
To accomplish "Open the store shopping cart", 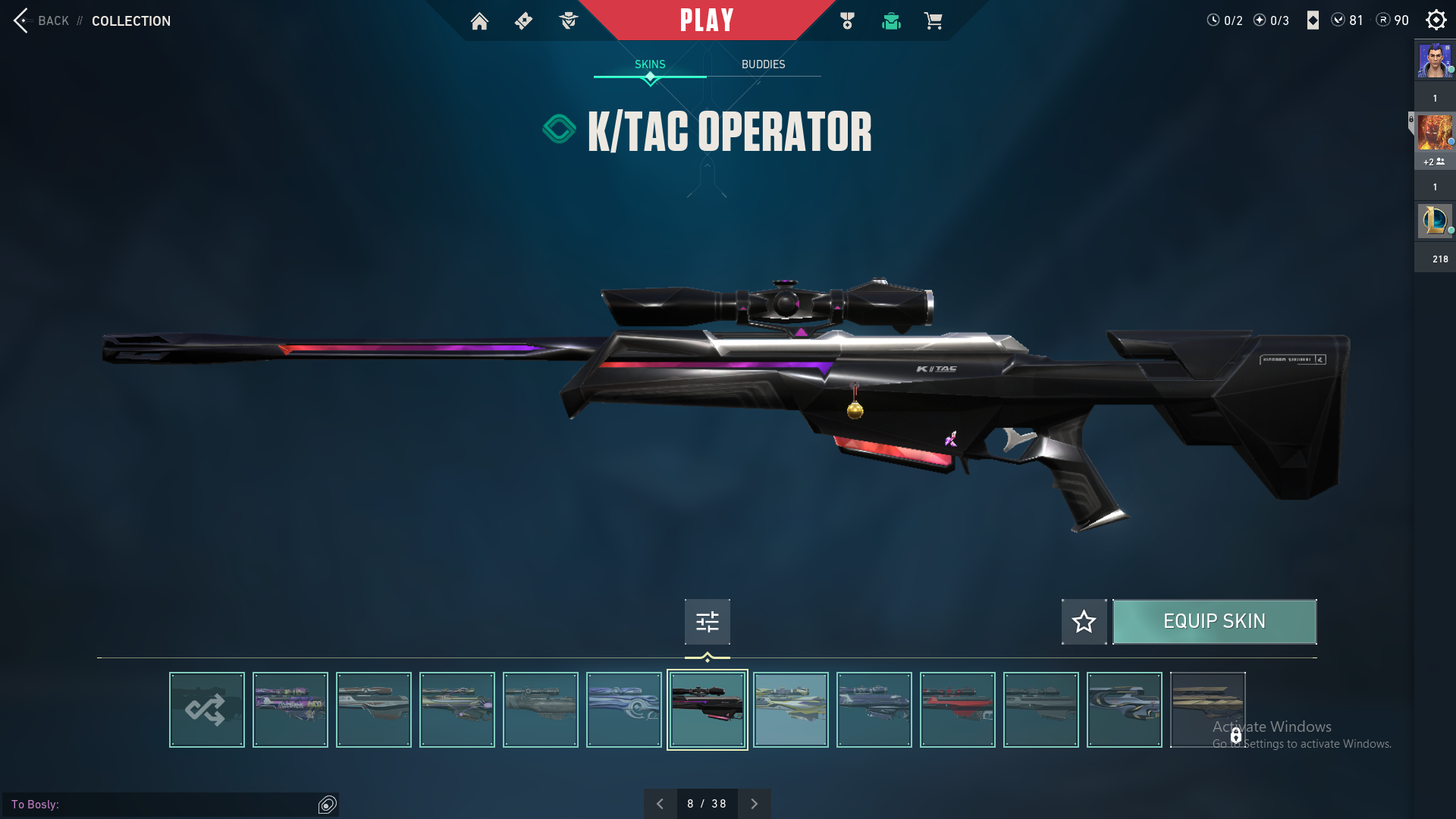I will [933, 21].
